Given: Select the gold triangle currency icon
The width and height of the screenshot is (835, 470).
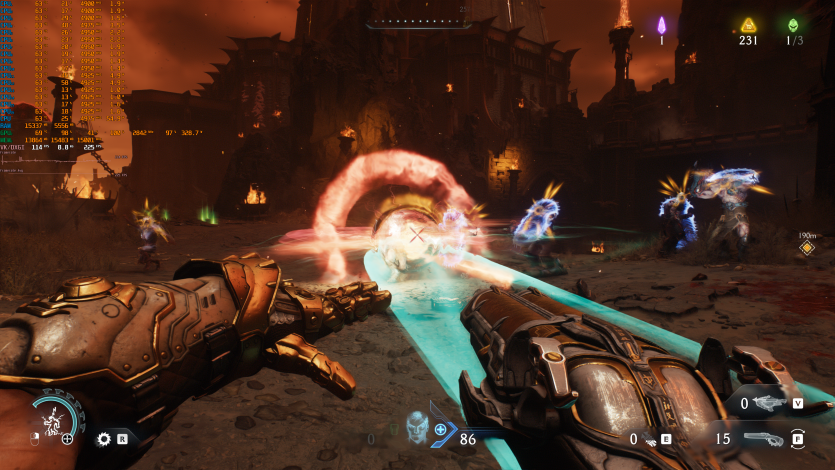Looking at the screenshot, I should [747, 24].
